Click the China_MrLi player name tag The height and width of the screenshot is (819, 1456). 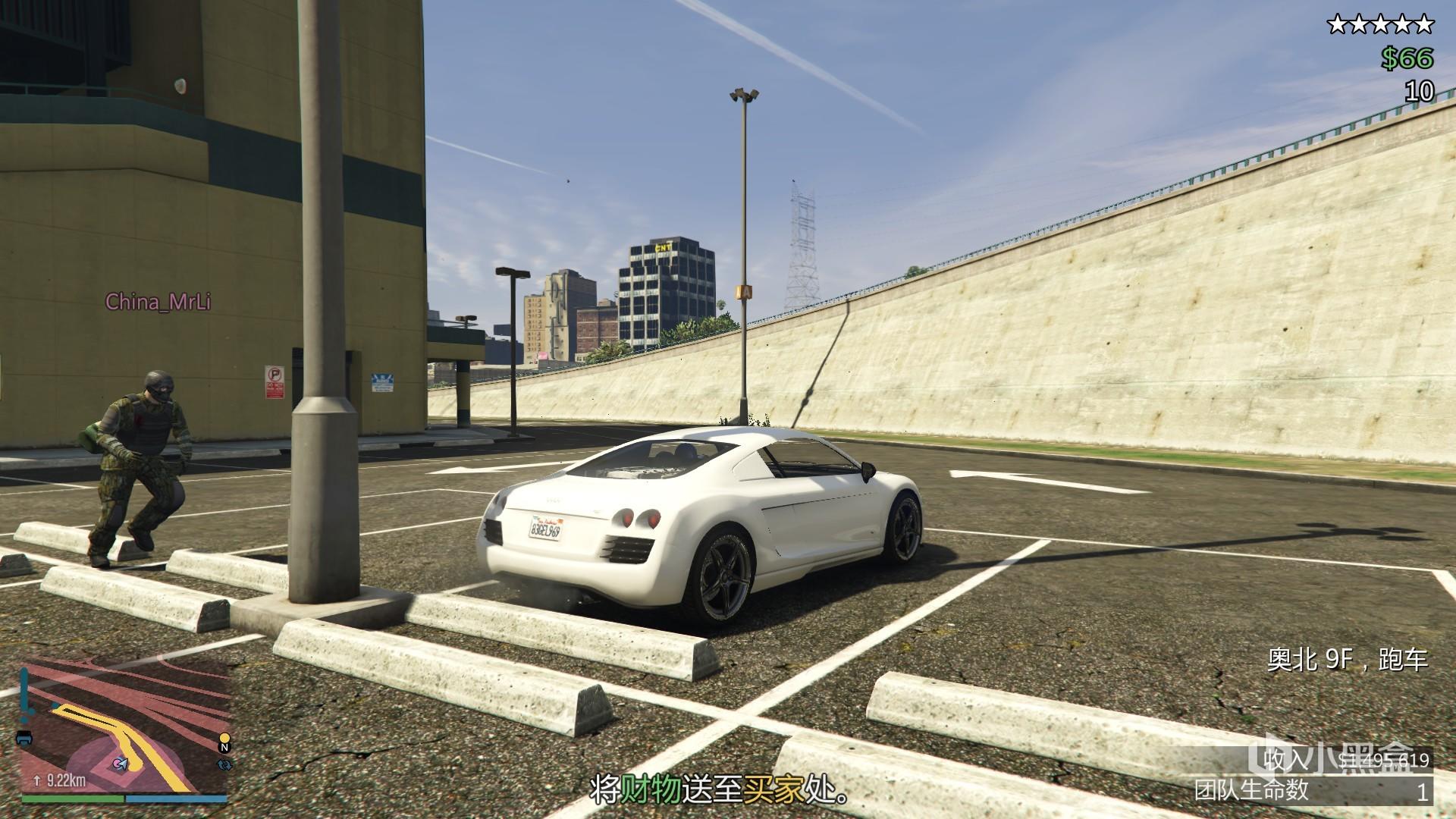158,302
